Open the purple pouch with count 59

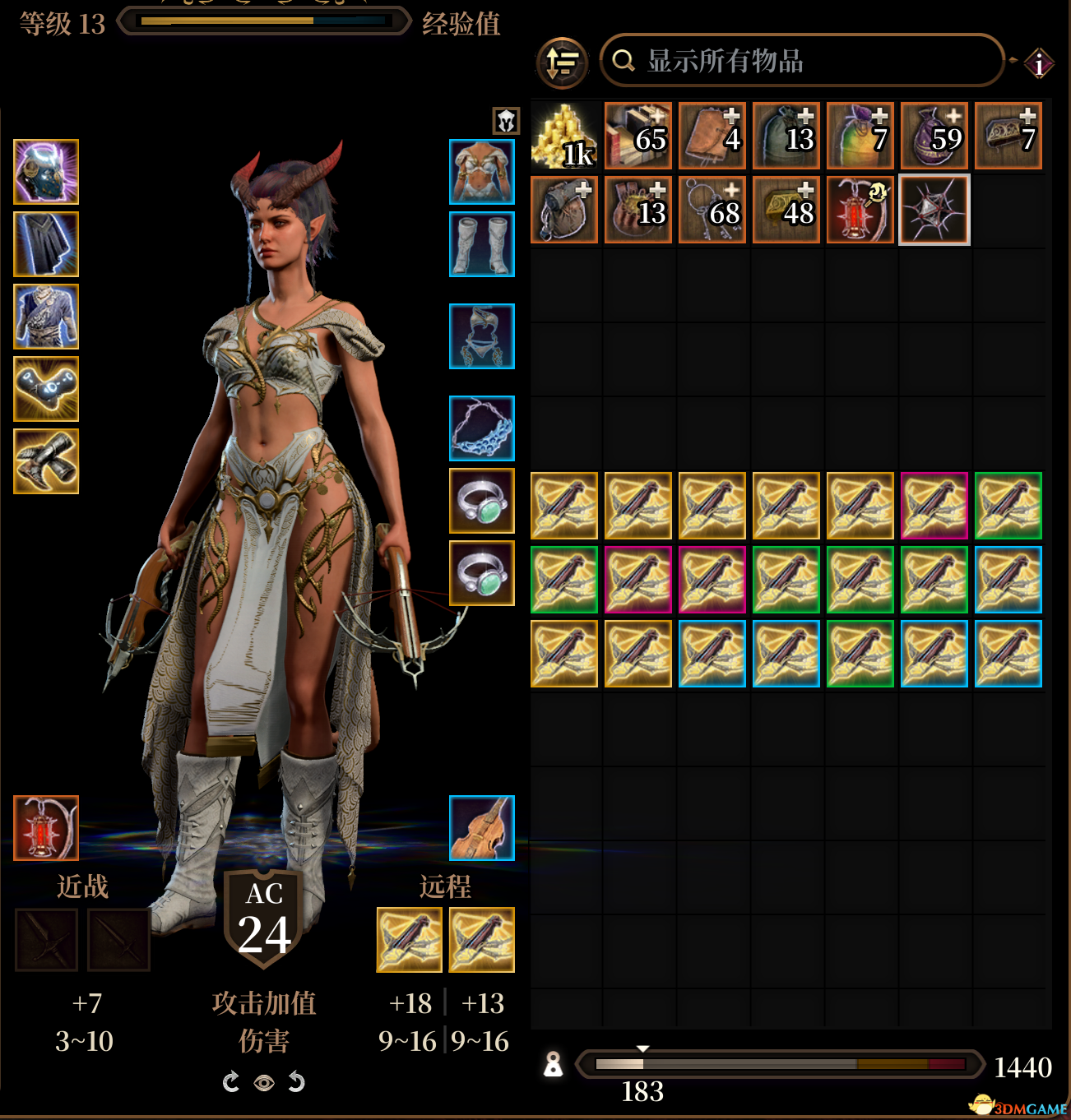point(934,137)
